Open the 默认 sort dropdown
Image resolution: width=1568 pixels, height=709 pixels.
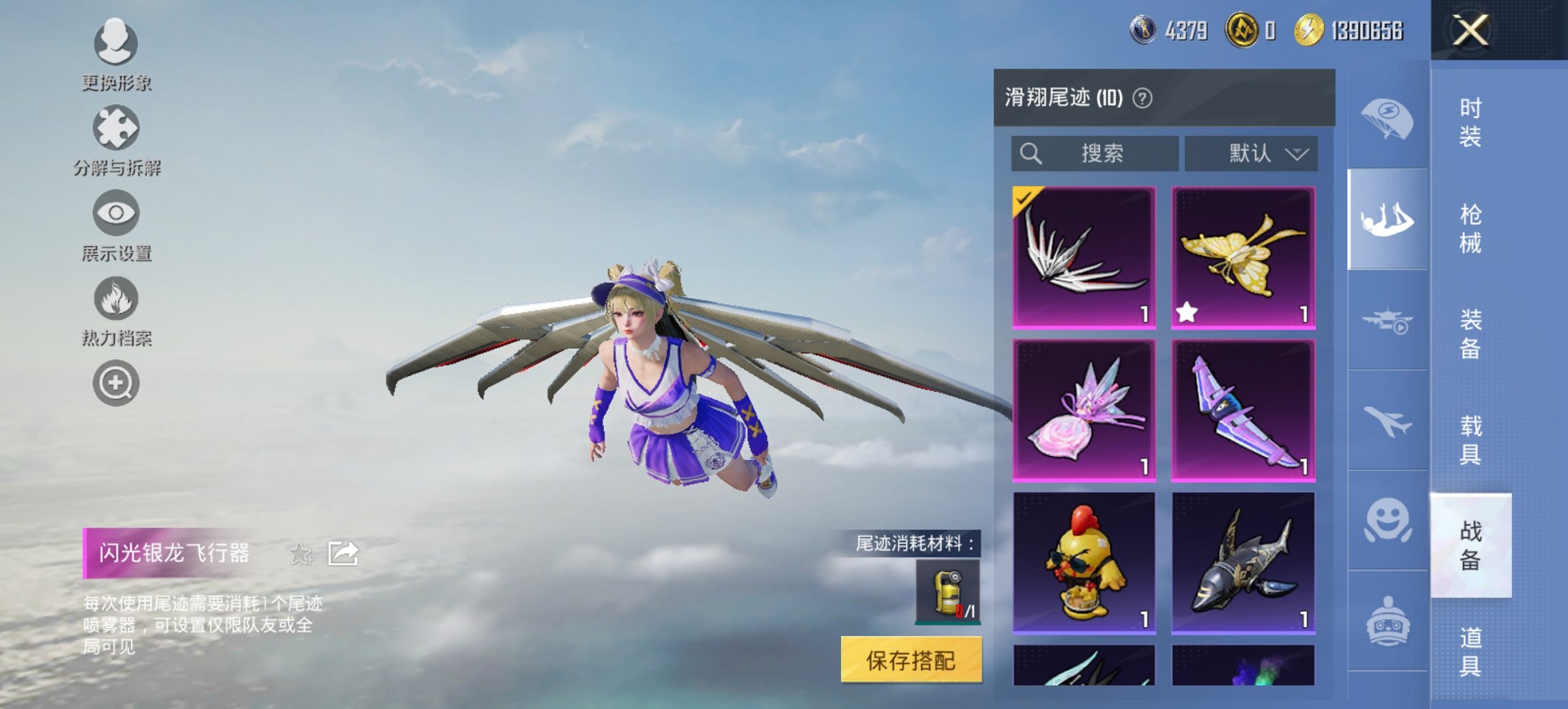(1250, 154)
